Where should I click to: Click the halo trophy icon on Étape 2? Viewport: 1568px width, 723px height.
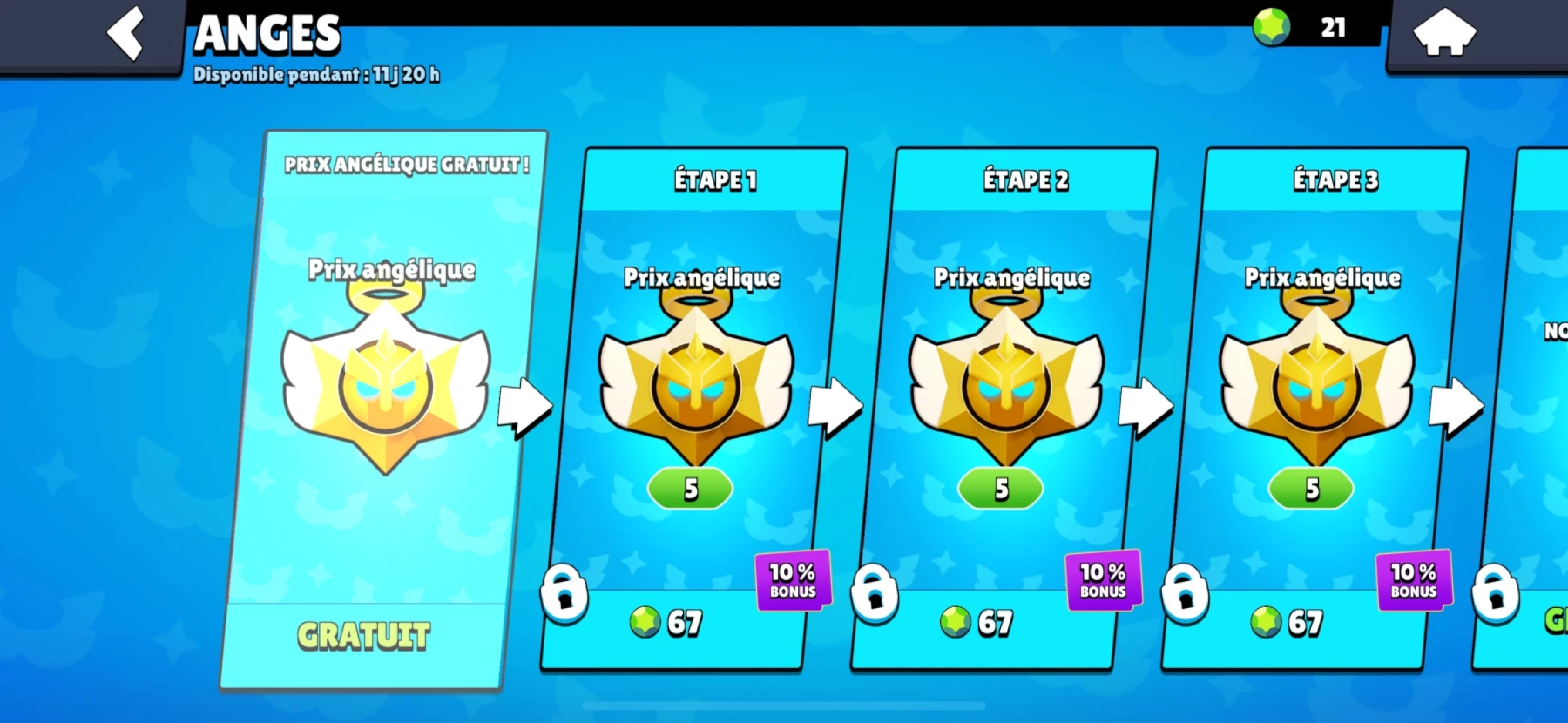[x=1010, y=383]
